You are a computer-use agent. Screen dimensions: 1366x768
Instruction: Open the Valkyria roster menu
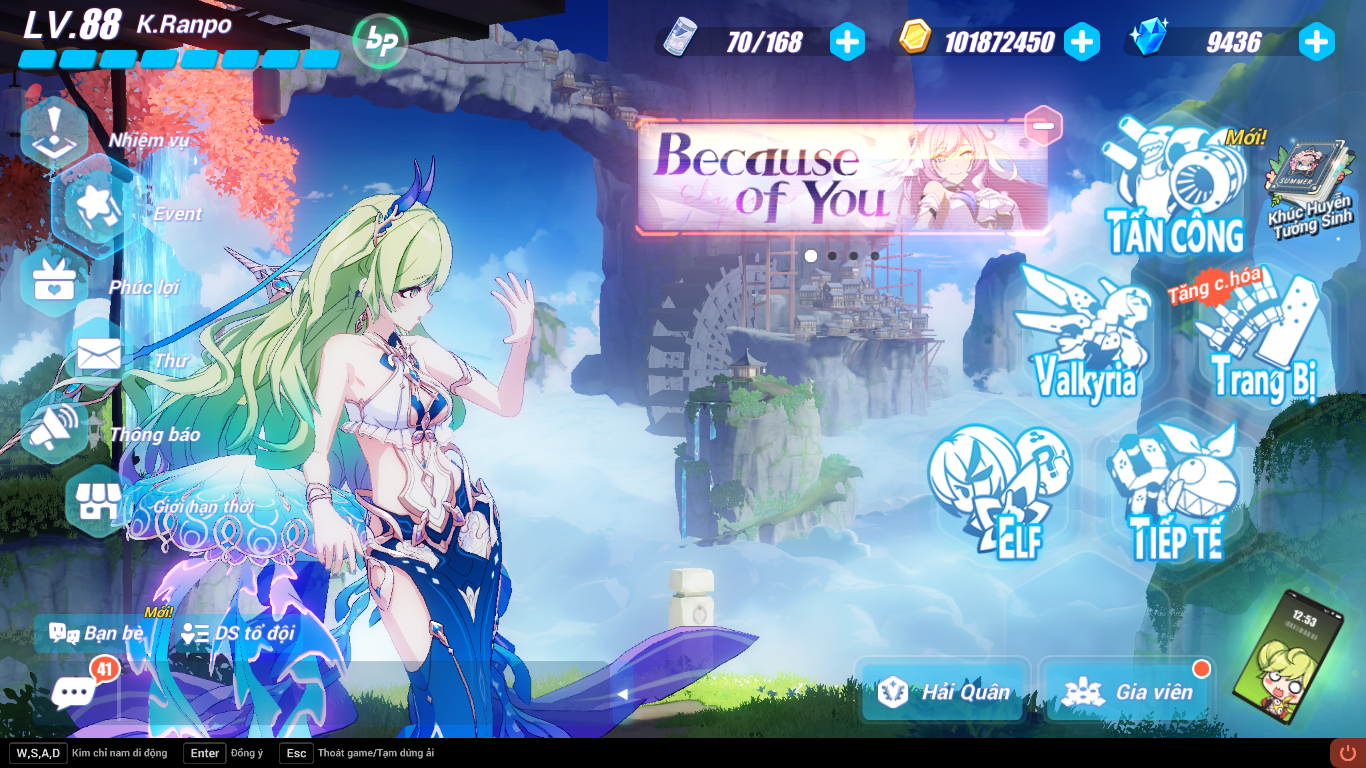coord(1085,330)
